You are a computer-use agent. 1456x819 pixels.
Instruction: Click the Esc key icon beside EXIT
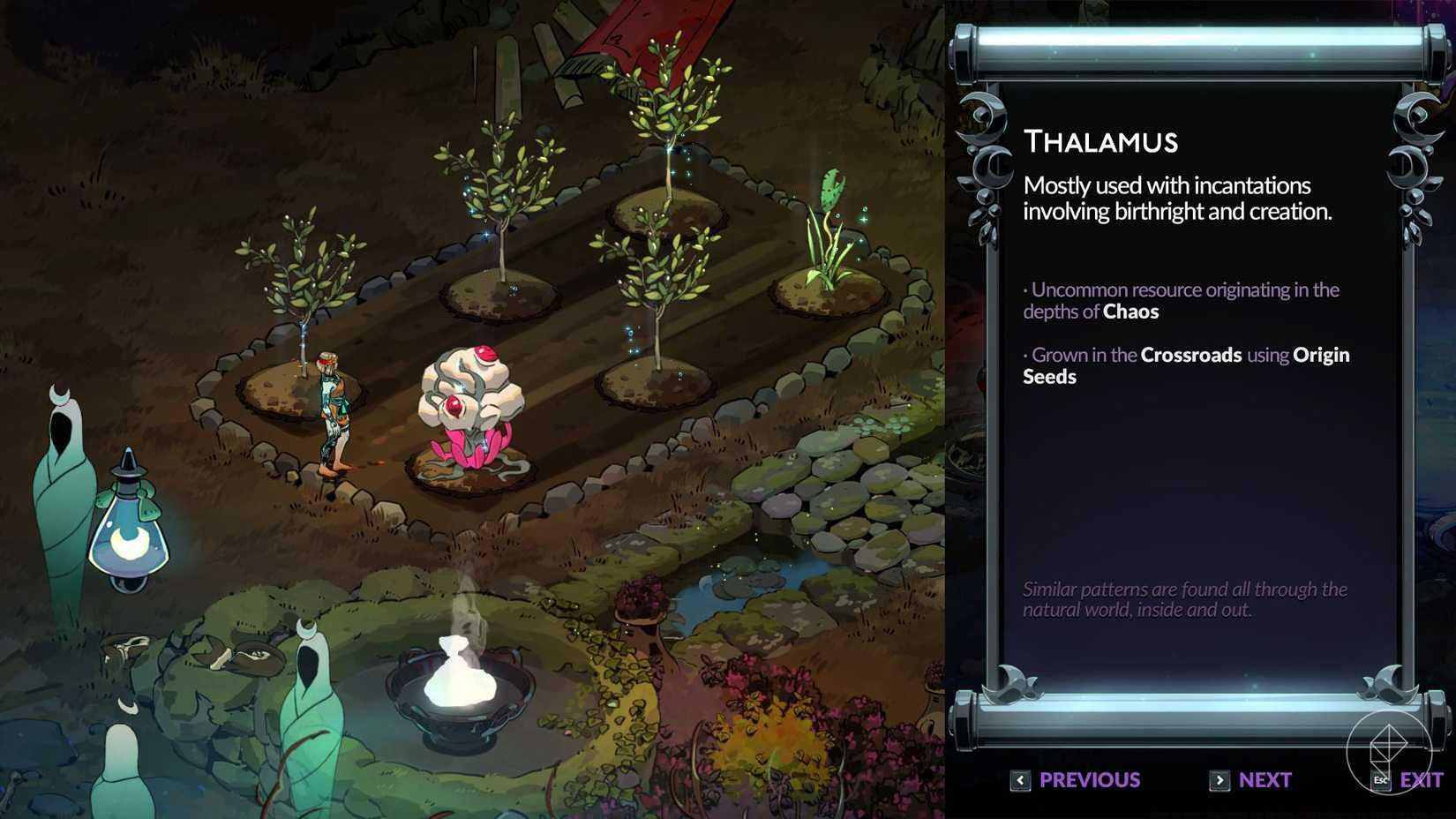point(1380,780)
